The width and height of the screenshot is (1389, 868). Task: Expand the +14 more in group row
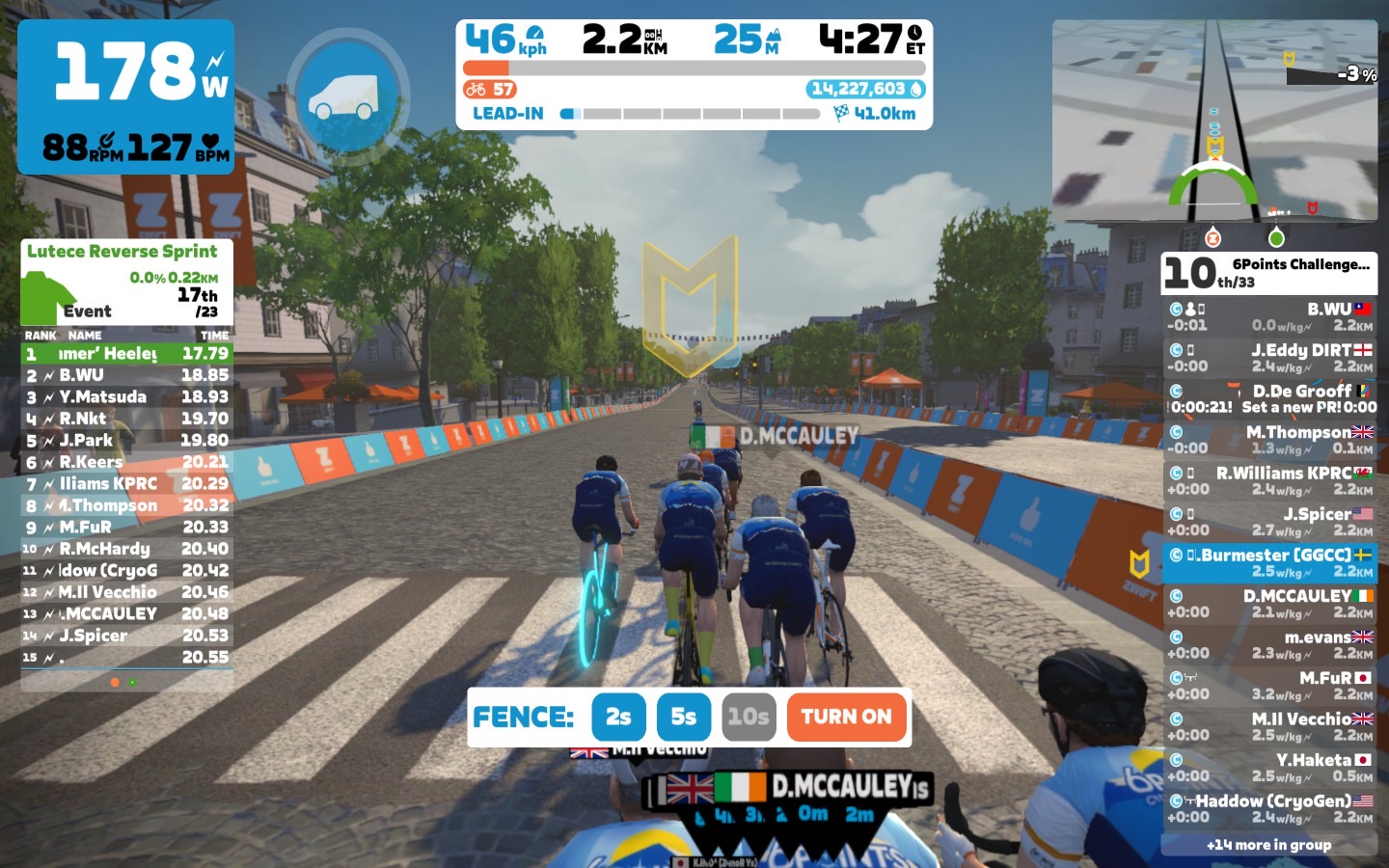(x=1268, y=845)
